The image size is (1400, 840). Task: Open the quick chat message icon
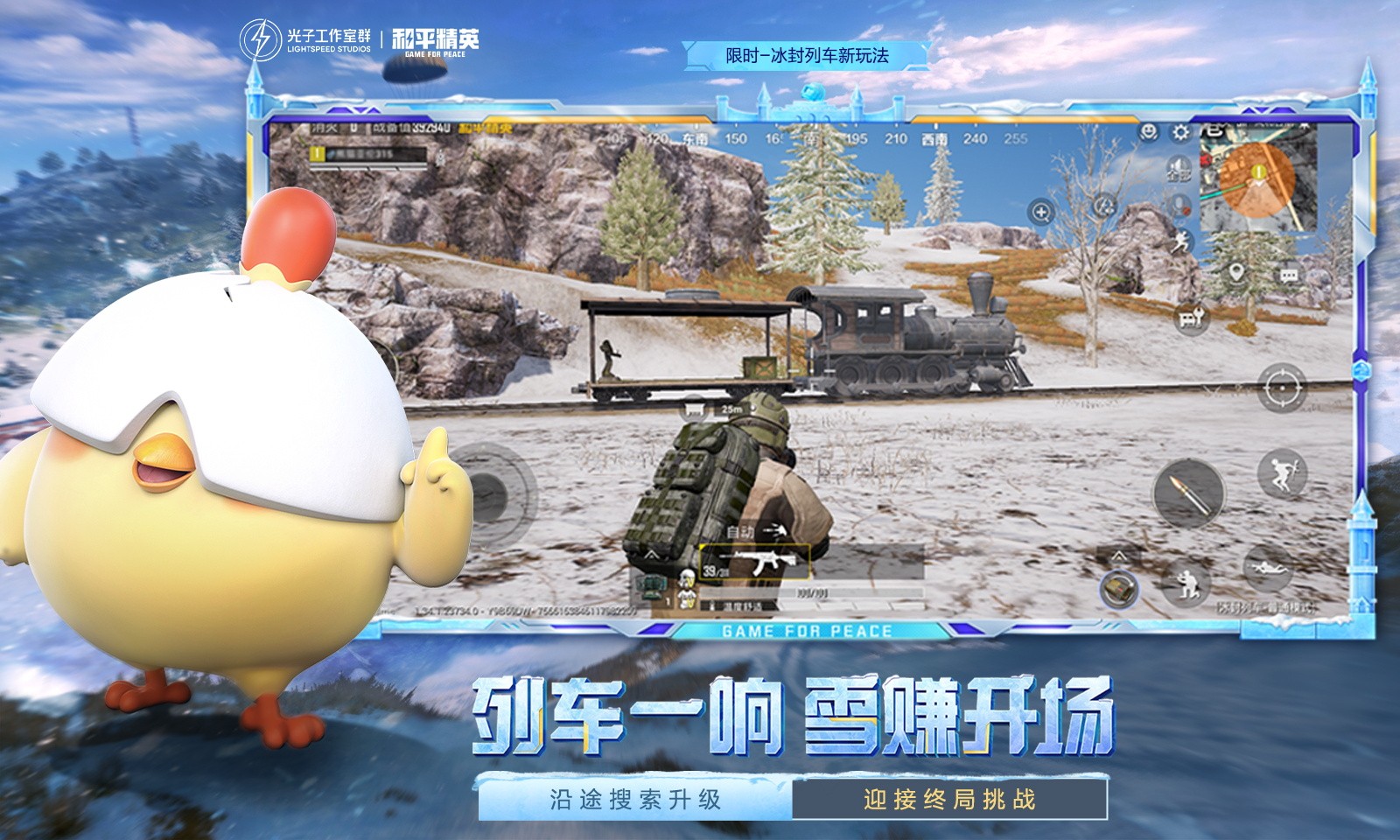coord(1289,276)
